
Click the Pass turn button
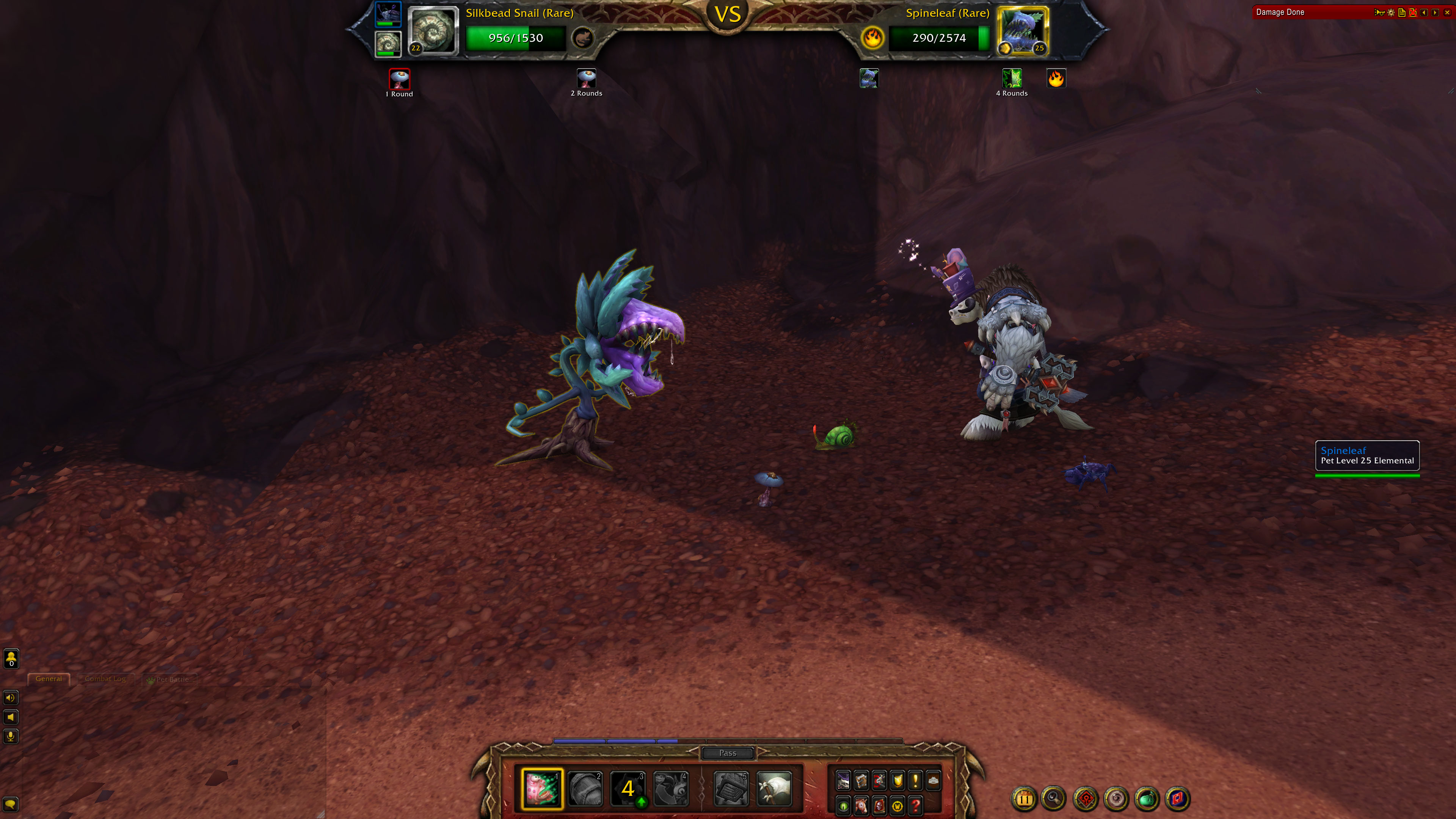click(728, 753)
